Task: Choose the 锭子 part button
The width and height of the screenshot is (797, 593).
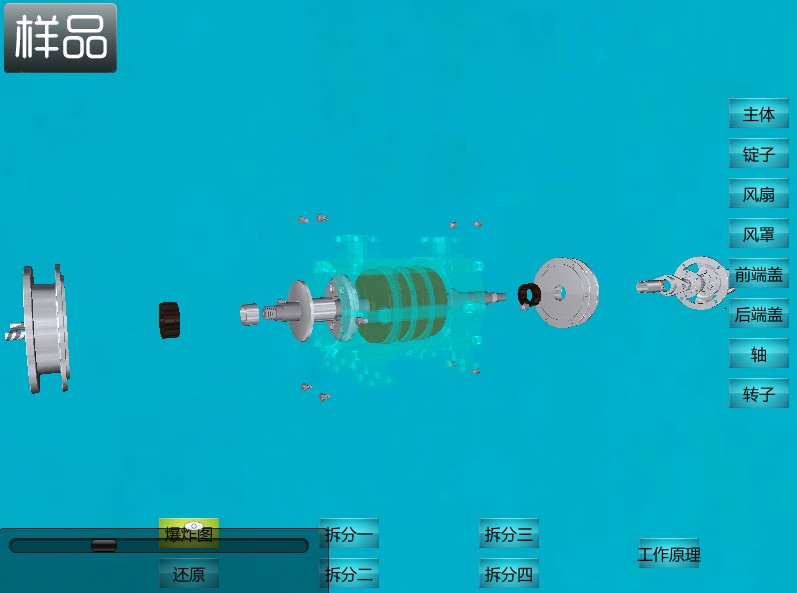Action: 758,154
